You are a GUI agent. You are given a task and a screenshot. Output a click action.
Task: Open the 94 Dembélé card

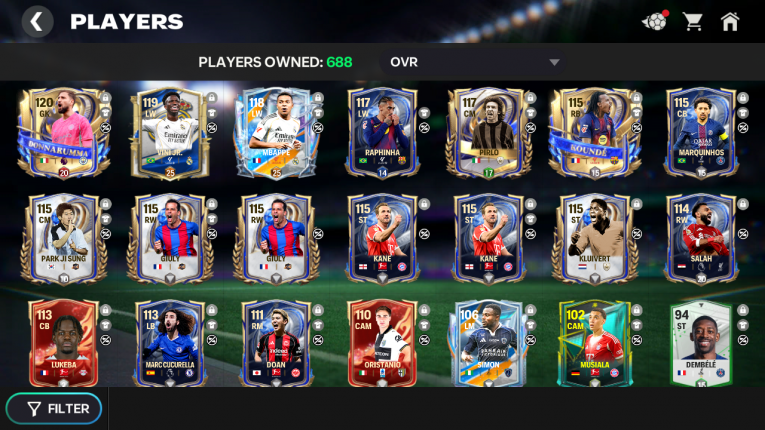pyautogui.click(x=700, y=342)
